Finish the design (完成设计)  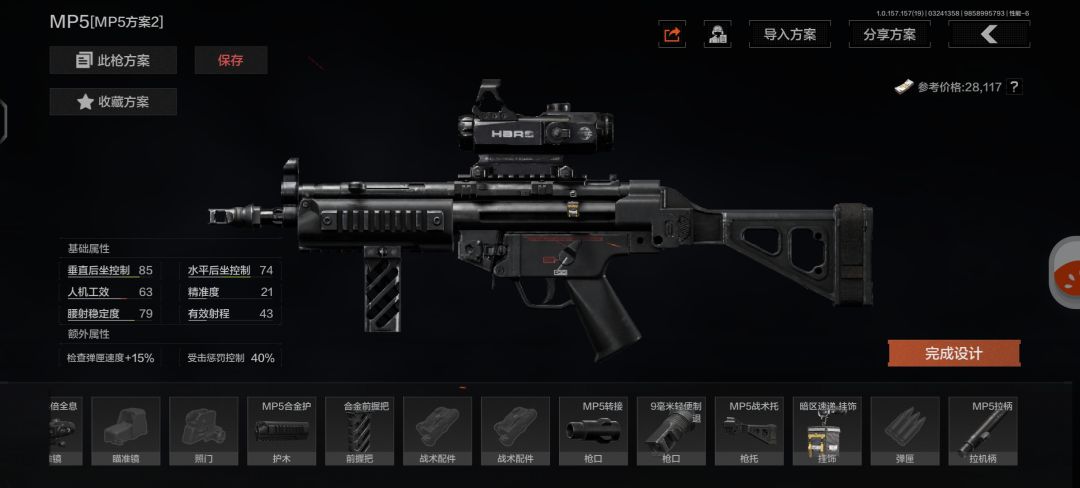(953, 353)
